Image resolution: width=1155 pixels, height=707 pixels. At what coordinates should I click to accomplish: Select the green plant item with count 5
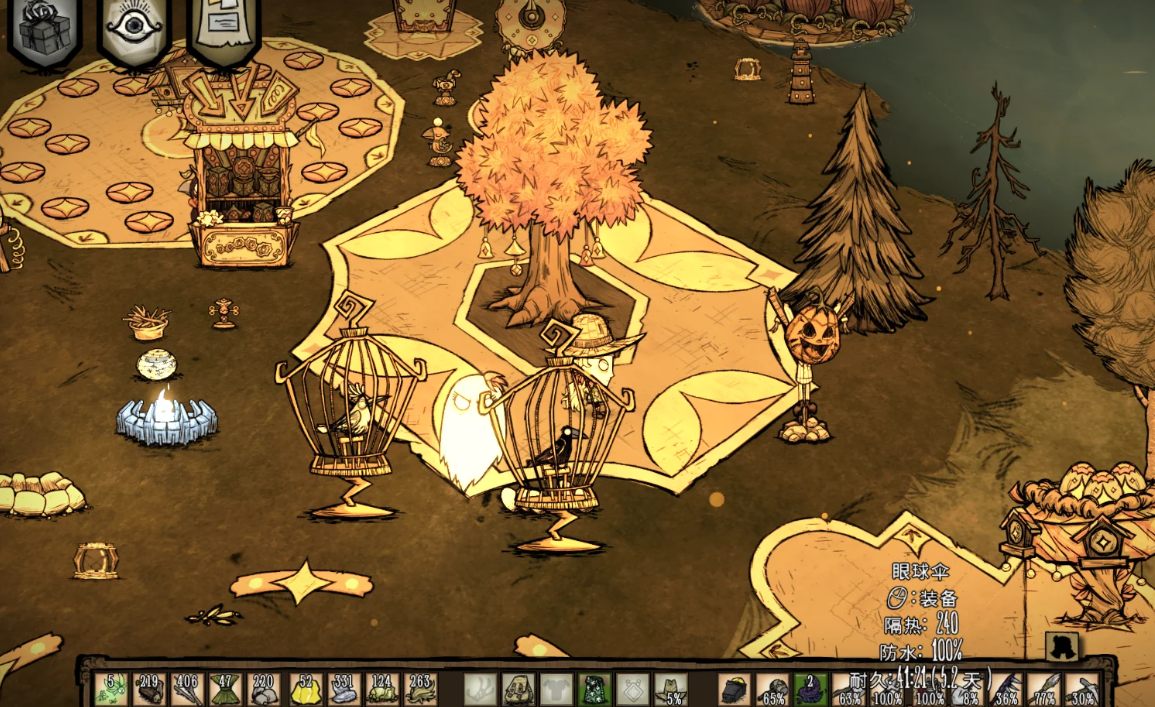click(x=111, y=689)
